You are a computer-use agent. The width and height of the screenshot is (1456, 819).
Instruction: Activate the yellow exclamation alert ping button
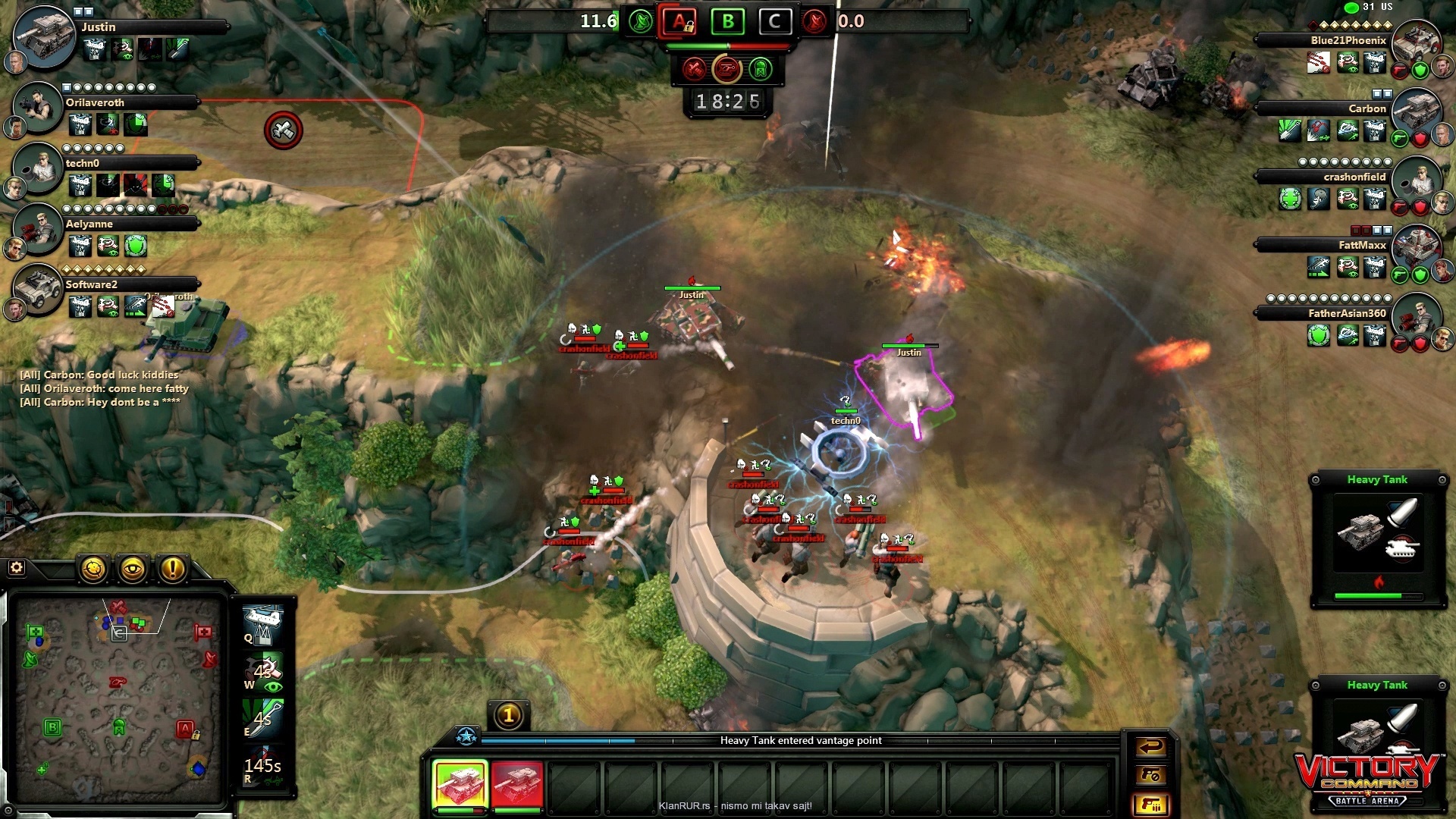click(173, 569)
